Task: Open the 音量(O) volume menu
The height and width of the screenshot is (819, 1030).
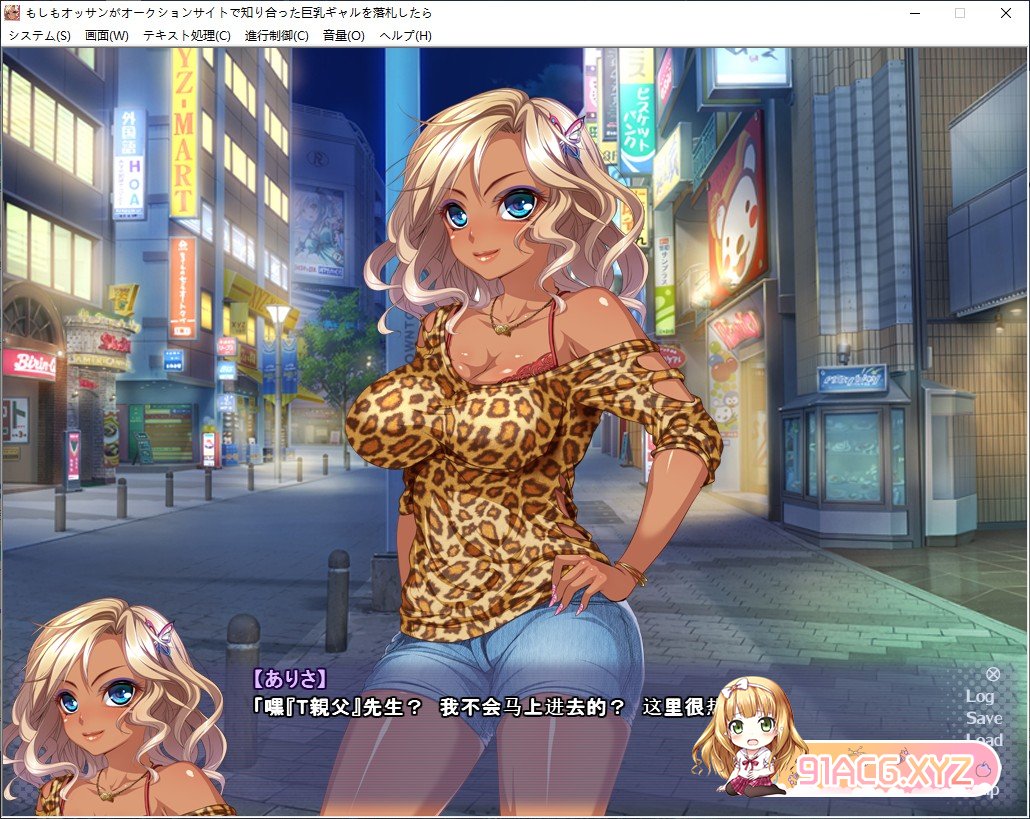Action: [x=344, y=35]
